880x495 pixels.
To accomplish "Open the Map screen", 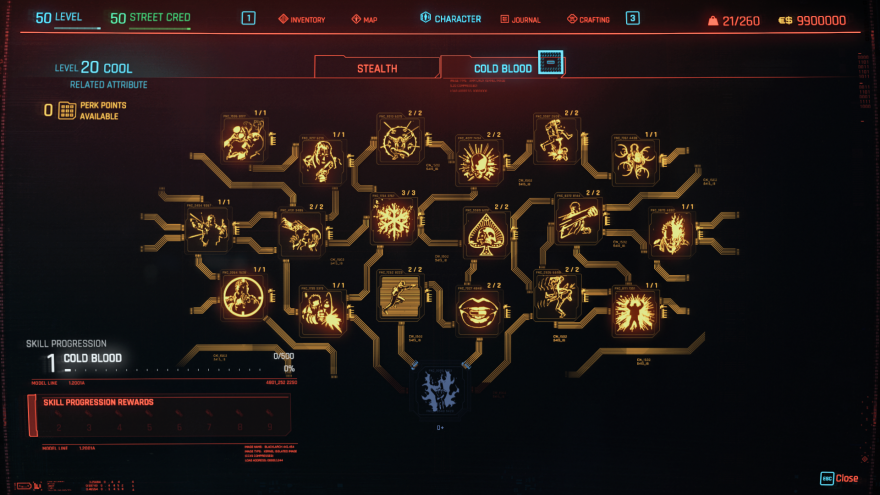I will point(364,19).
